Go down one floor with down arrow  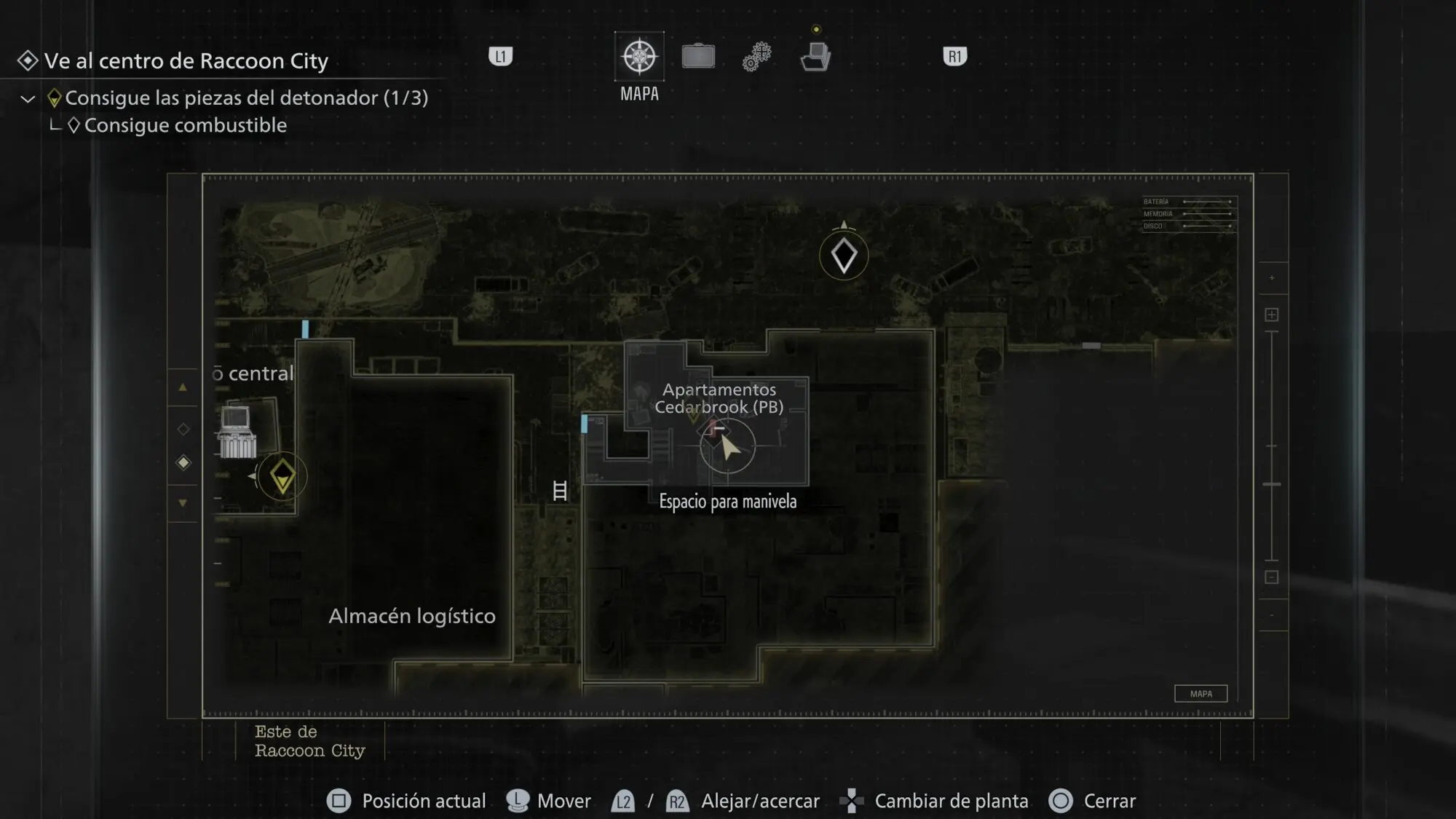[183, 503]
